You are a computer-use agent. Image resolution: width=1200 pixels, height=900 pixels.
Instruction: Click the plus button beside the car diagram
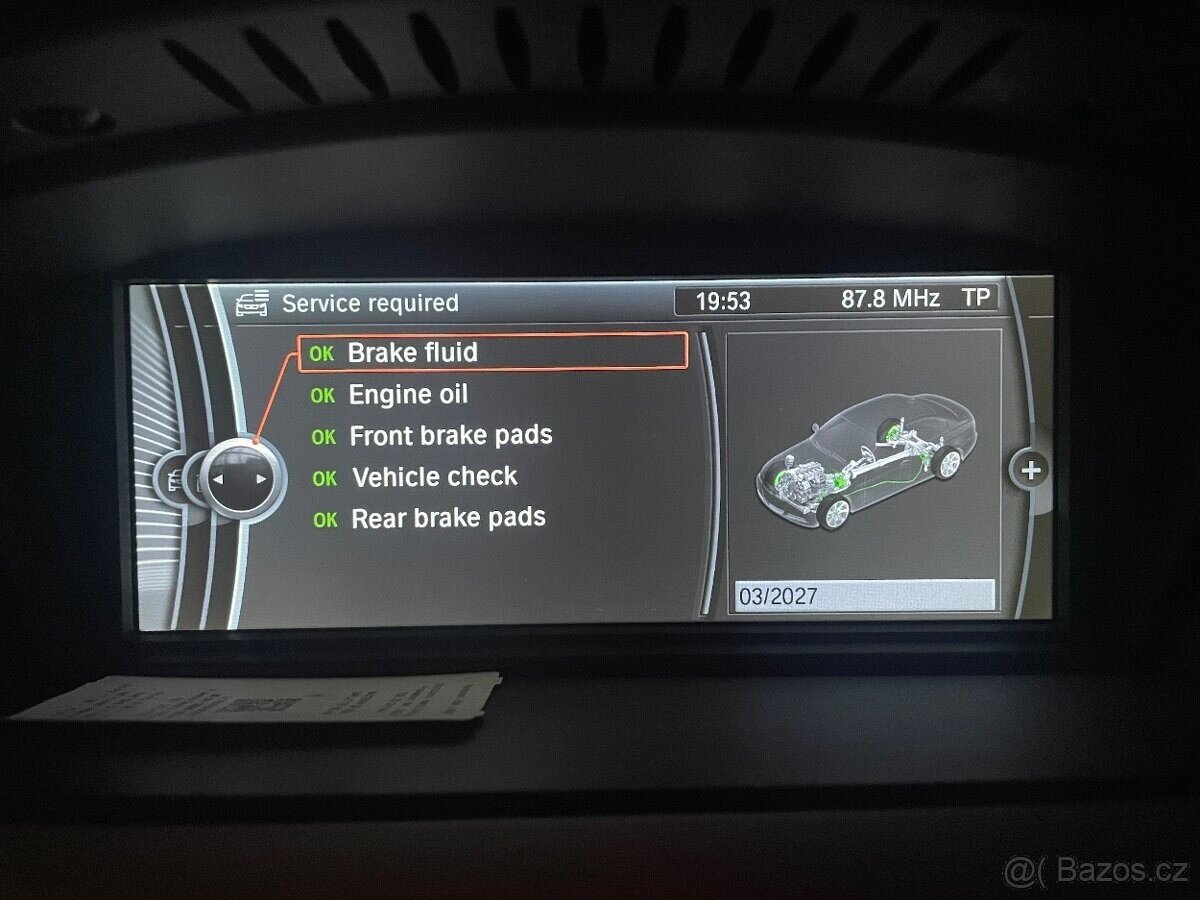(1031, 469)
